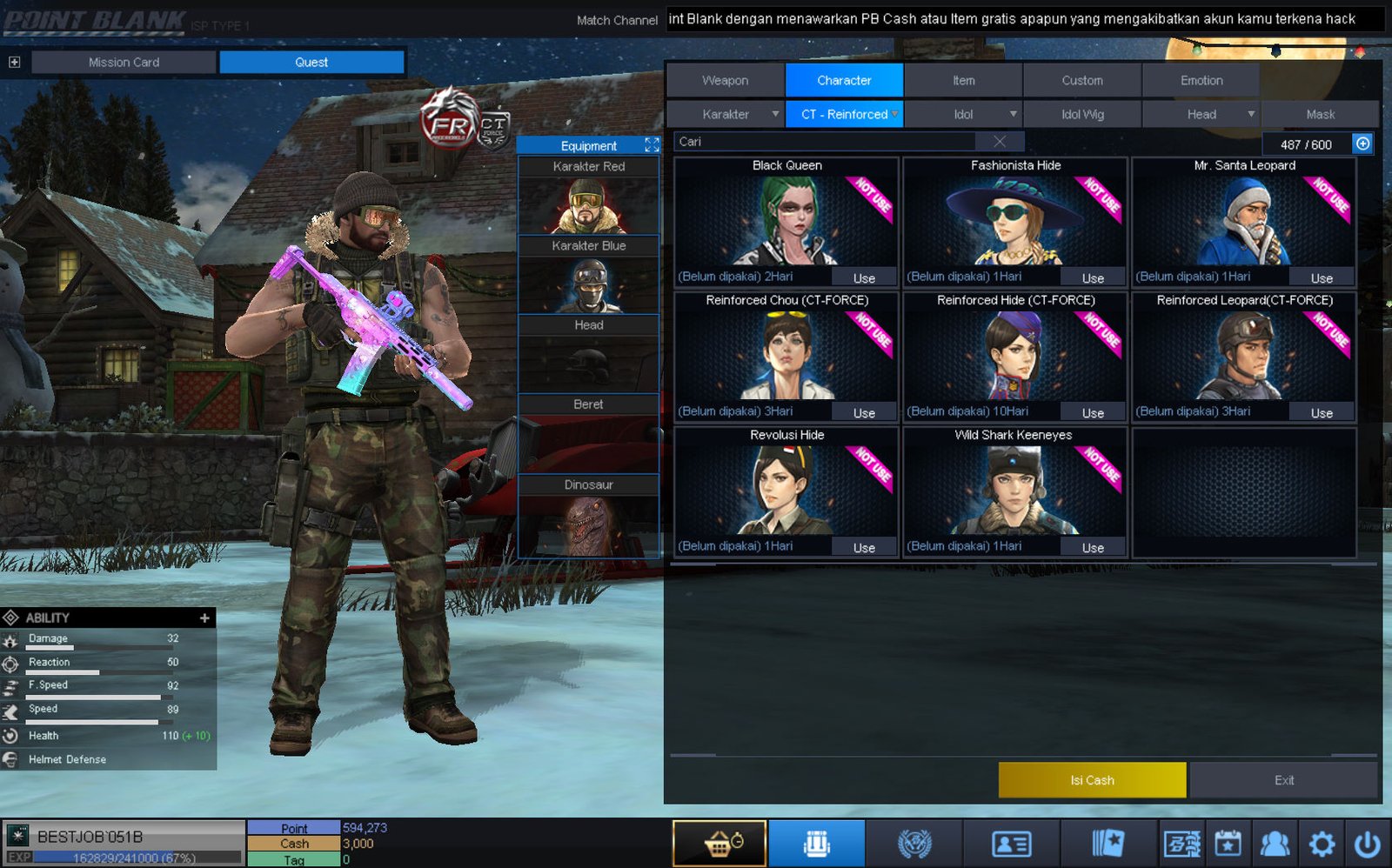
Task: Open the settings gear icon
Action: [1322, 844]
